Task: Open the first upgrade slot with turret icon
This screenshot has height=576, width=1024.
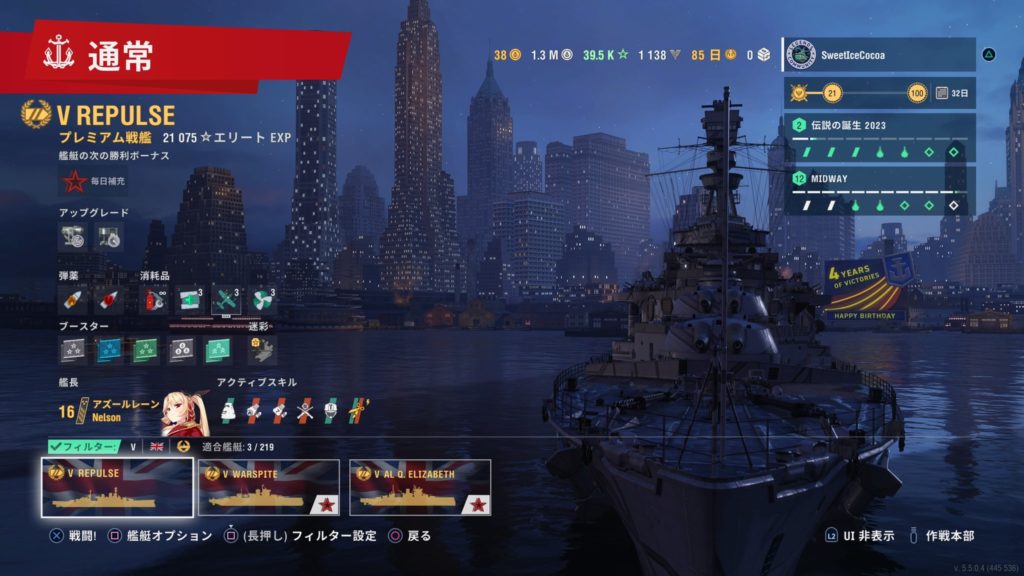Action: (x=73, y=237)
